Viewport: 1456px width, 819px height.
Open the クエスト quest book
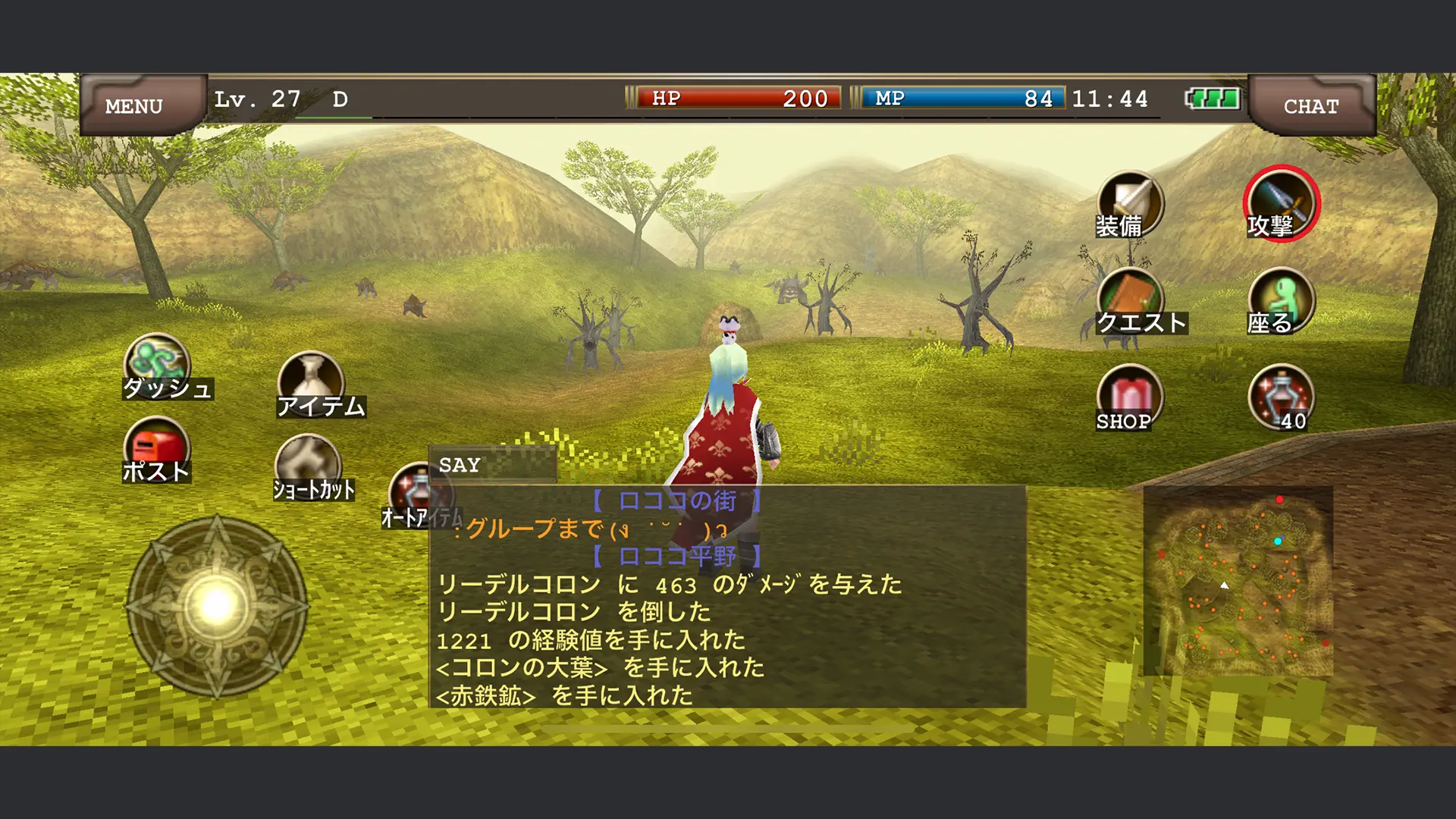pyautogui.click(x=1131, y=302)
